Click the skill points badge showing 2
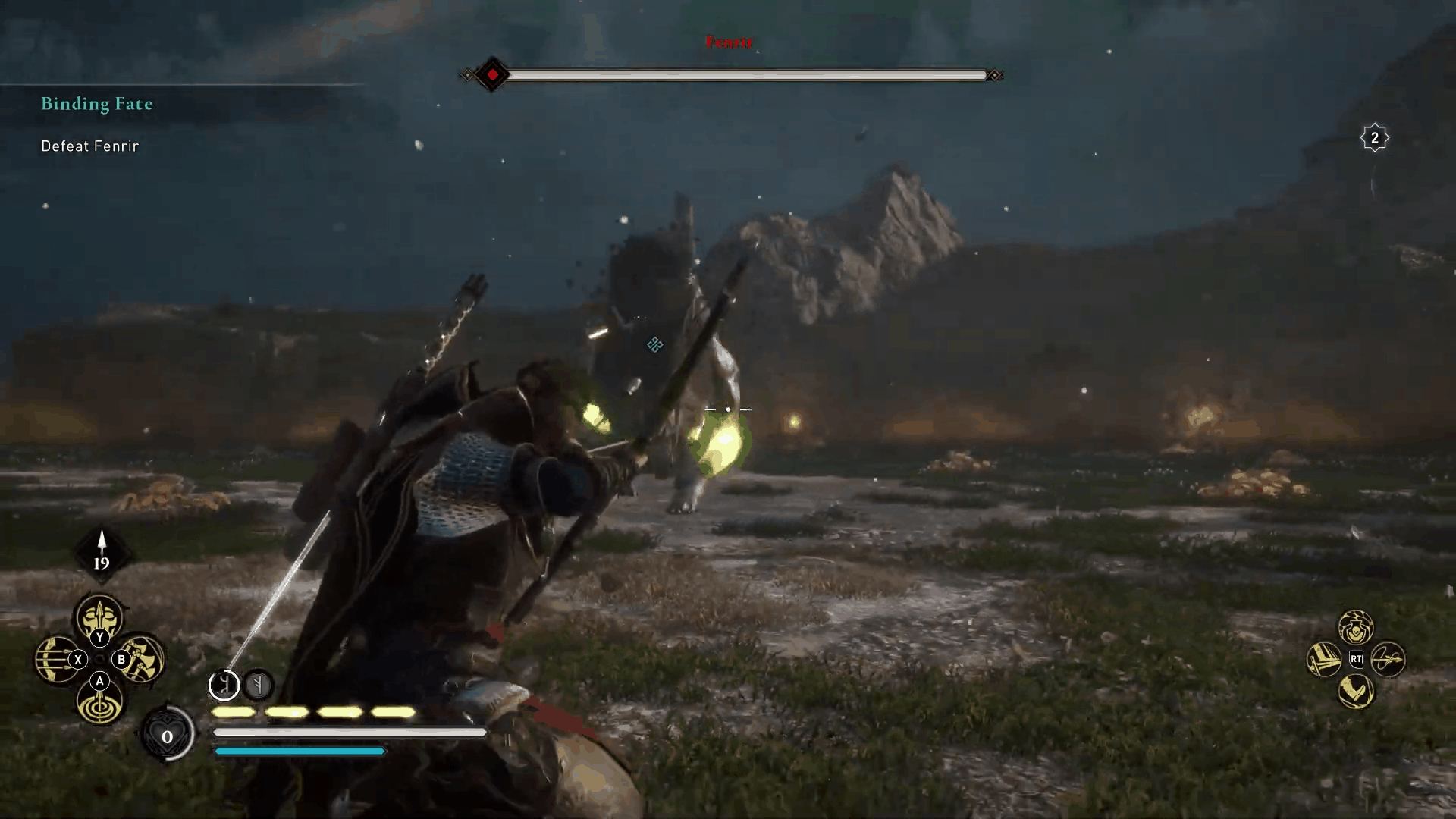This screenshot has height=819, width=1456. 1374,137
